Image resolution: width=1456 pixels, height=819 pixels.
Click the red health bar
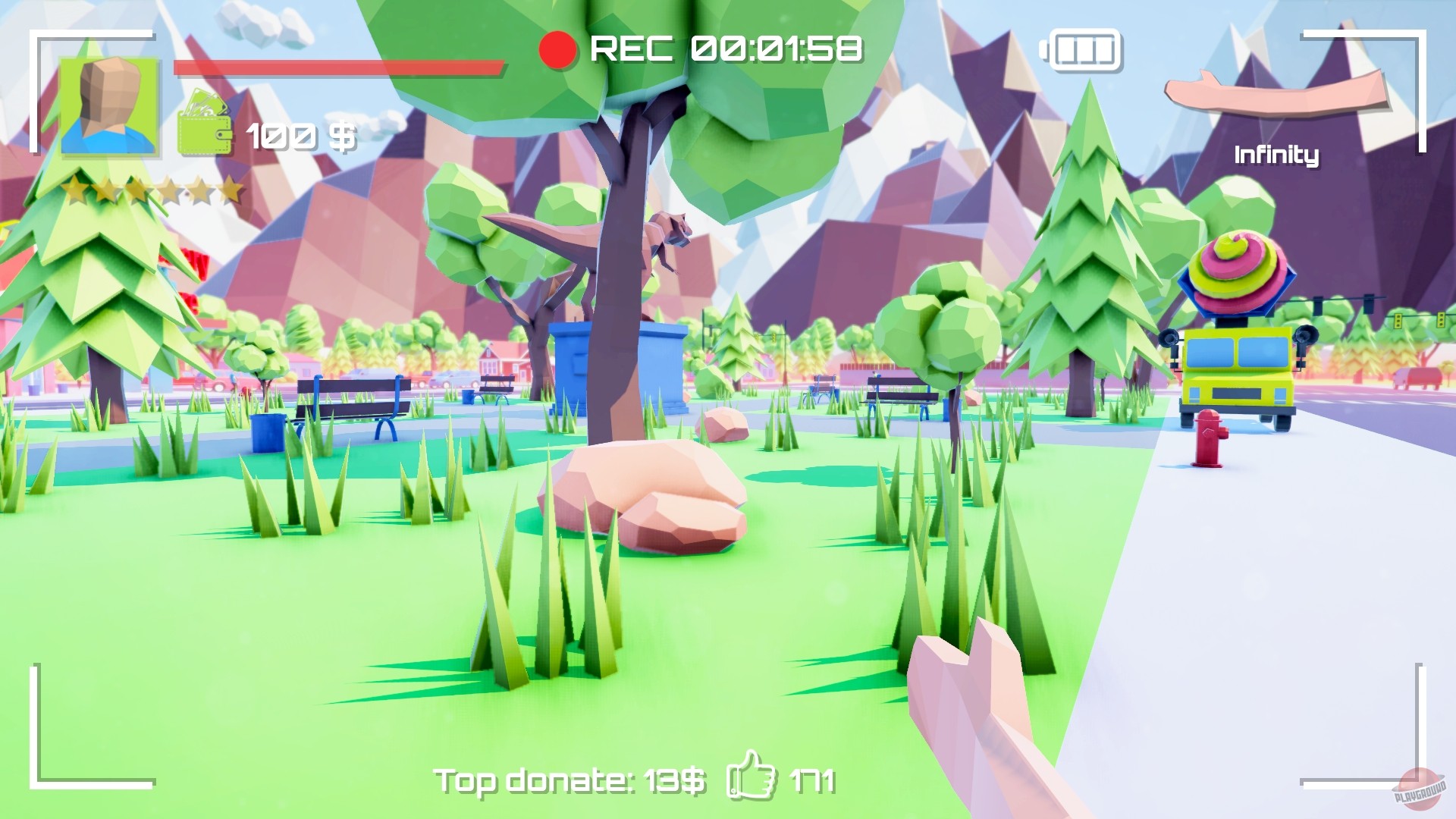click(337, 68)
